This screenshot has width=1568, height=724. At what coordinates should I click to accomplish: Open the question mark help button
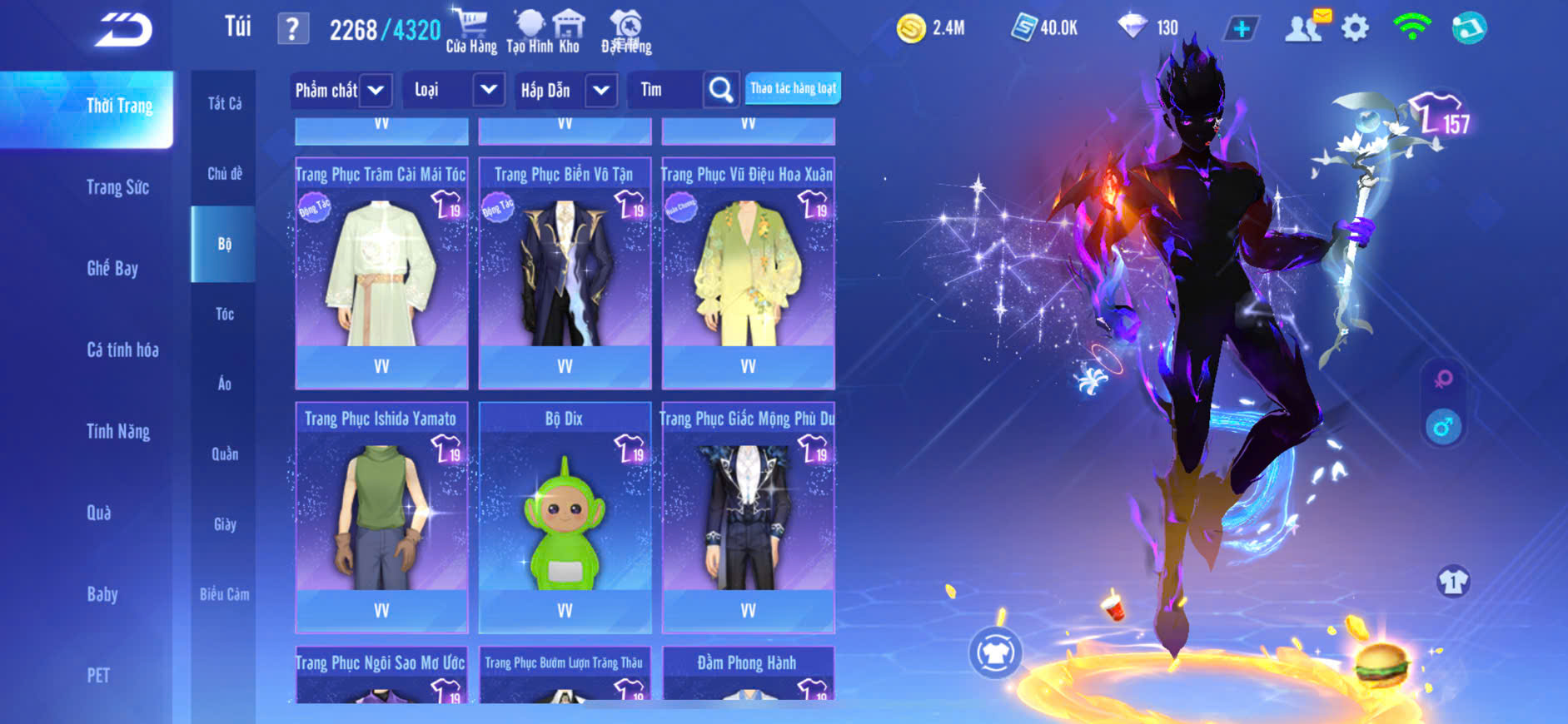[292, 30]
